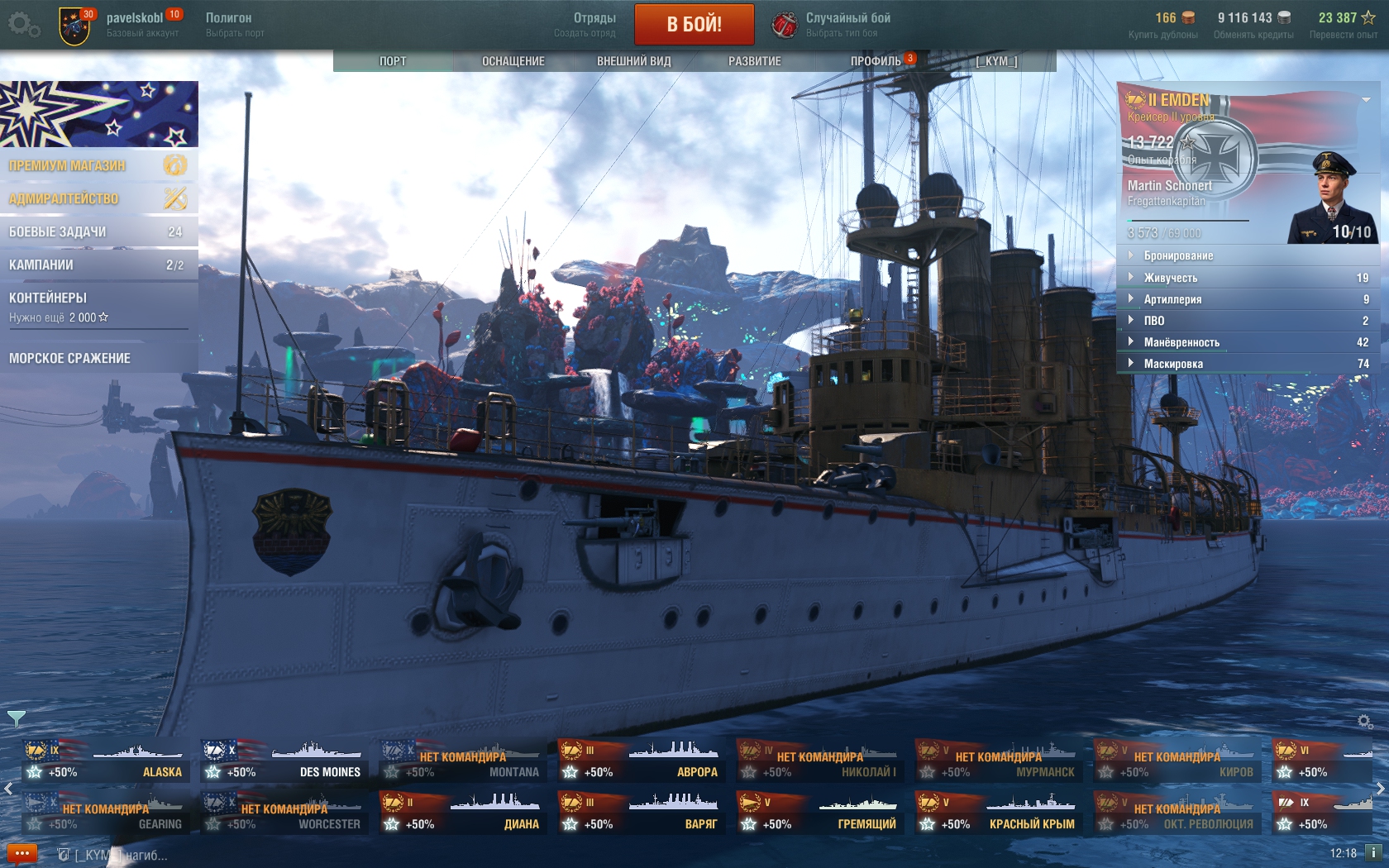The height and width of the screenshot is (868, 1389).
Task: Open the settings gear menu
Action: [22, 25]
